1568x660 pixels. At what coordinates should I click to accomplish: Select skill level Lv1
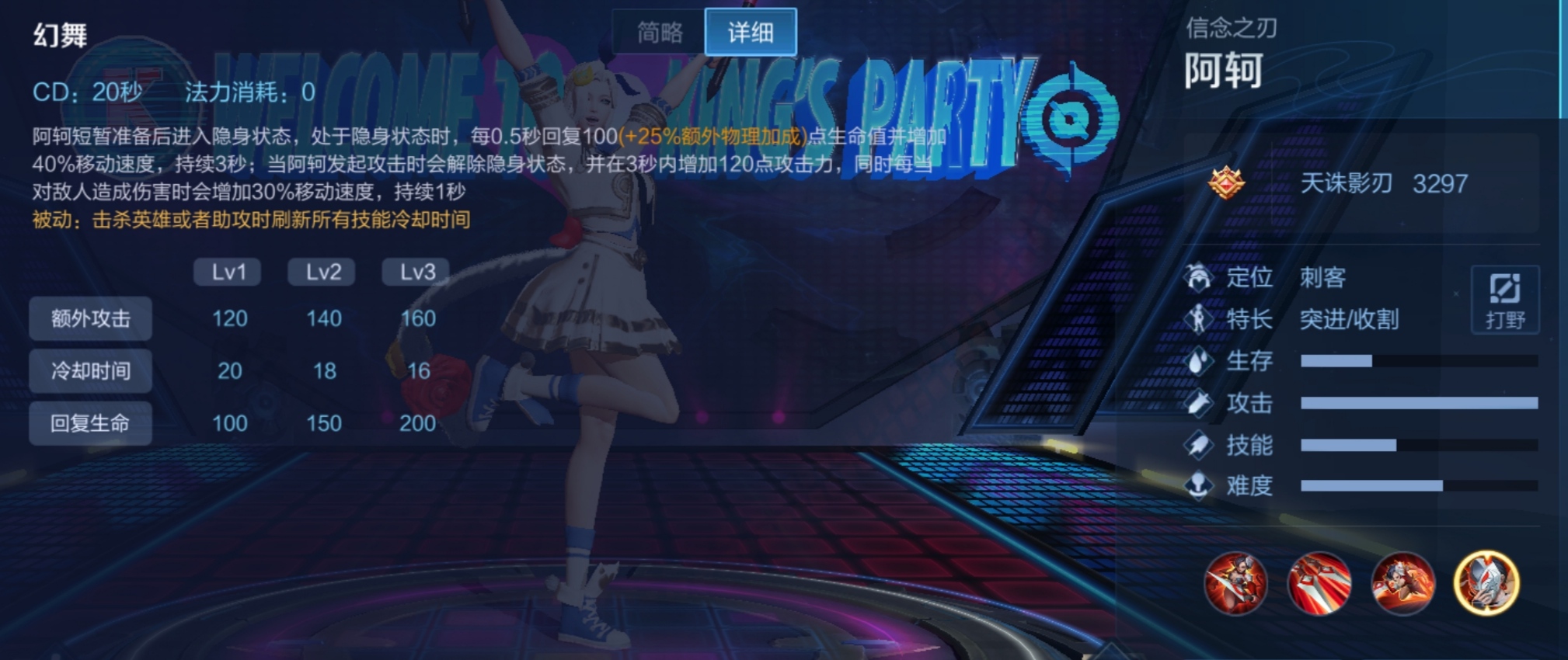coord(228,272)
